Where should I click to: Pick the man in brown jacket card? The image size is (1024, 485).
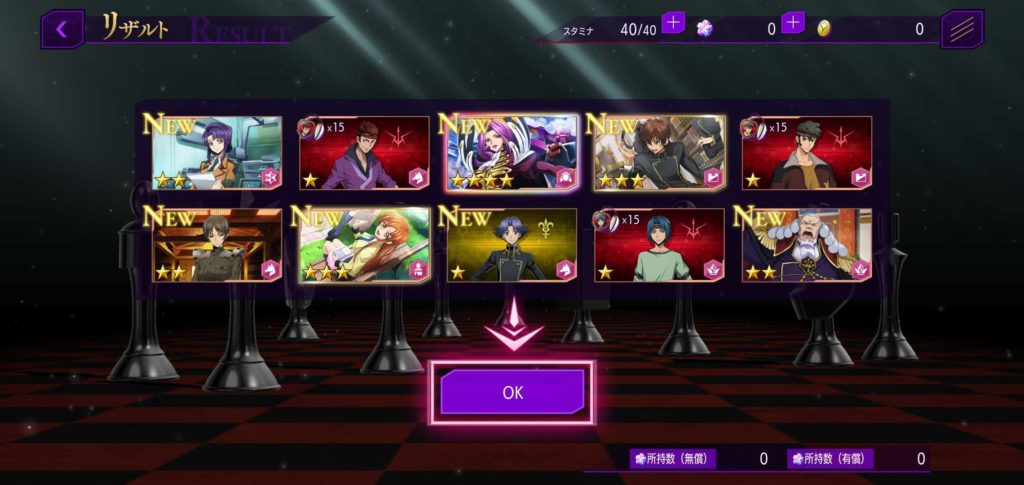(x=806, y=153)
